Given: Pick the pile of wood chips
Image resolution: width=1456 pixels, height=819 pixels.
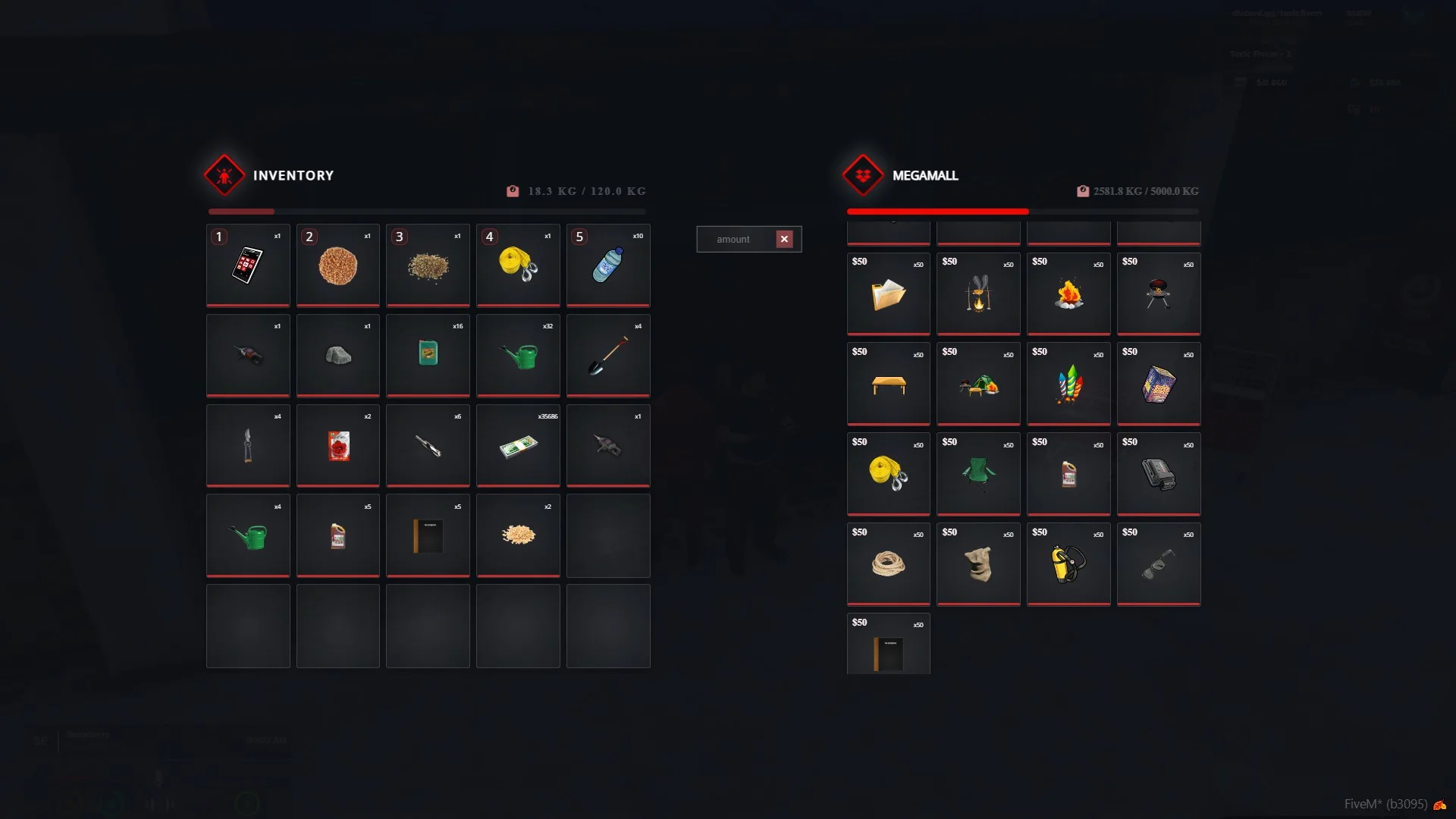Looking at the screenshot, I should pos(518,536).
